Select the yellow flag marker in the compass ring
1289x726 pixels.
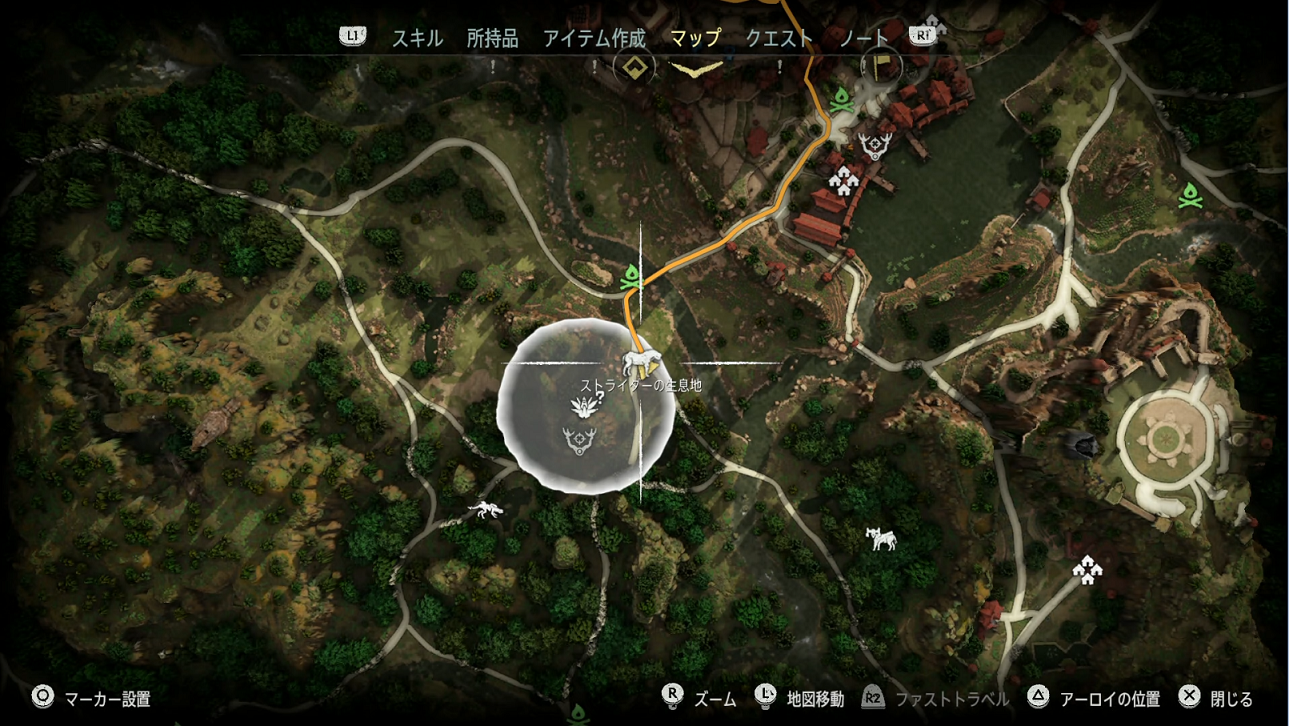tap(882, 66)
